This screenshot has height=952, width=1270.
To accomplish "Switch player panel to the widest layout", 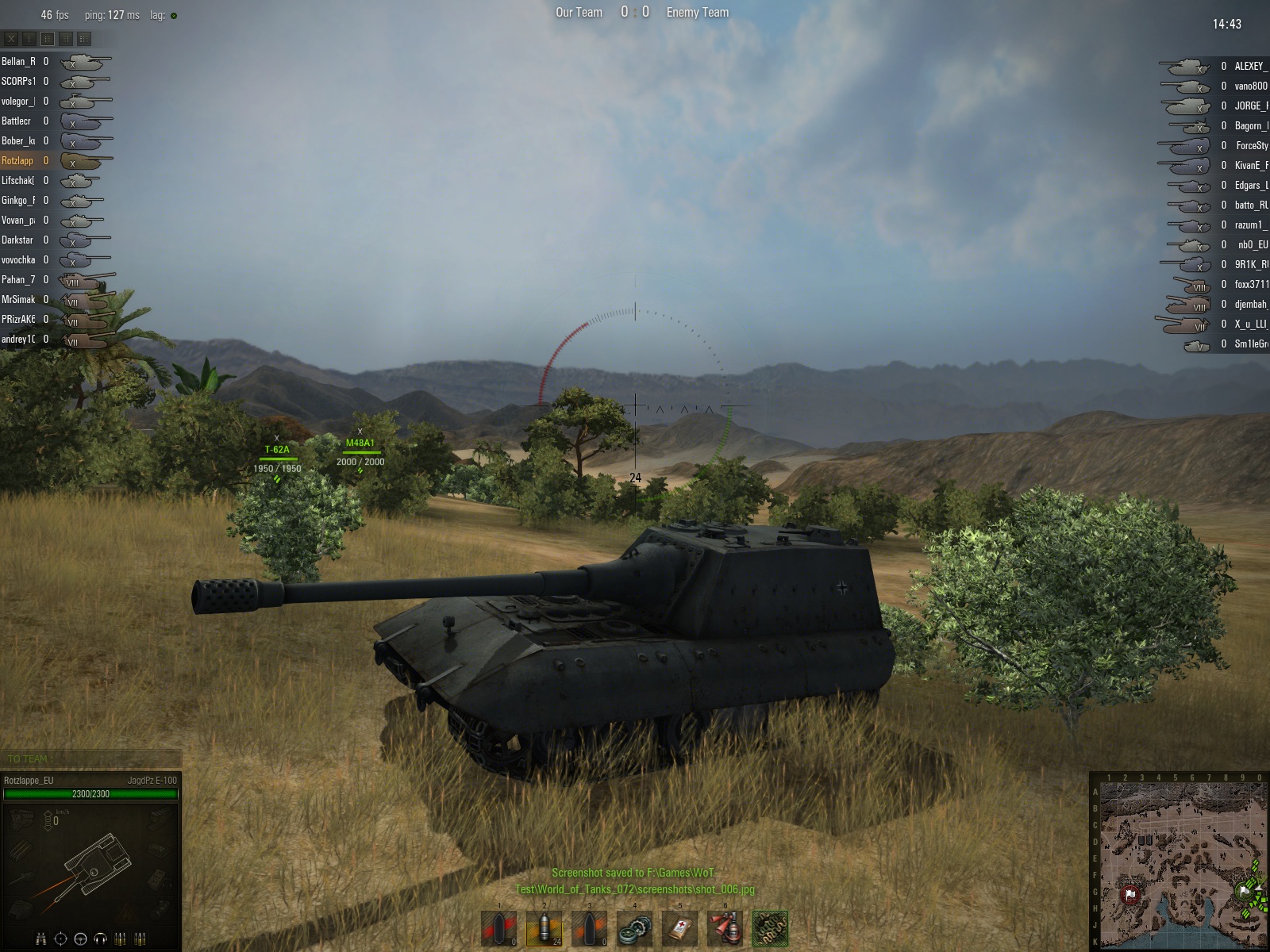I will (84, 38).
